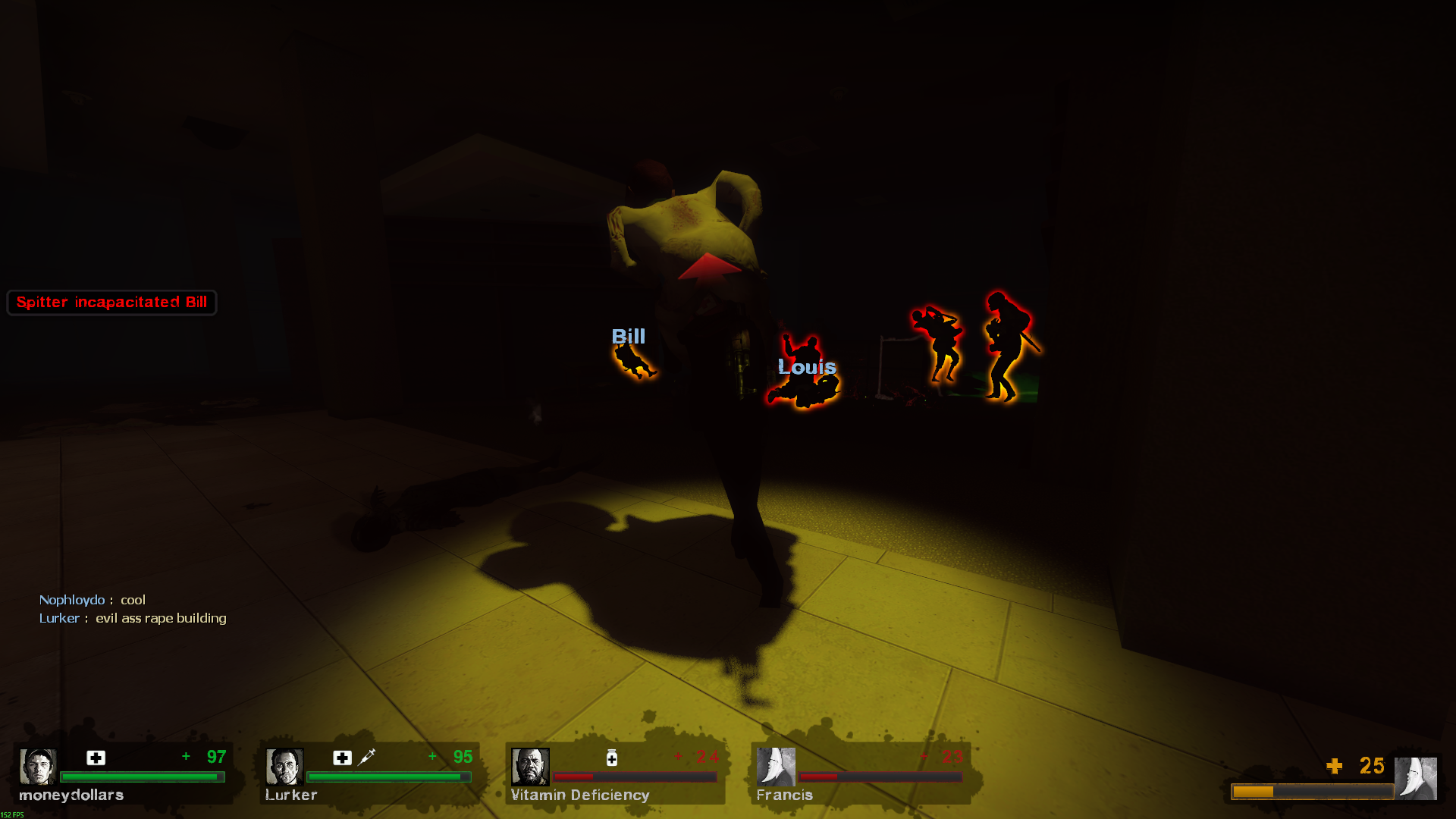The height and width of the screenshot is (819, 1456).
Task: Select moneydollars' survivor portrait
Action: [37, 767]
